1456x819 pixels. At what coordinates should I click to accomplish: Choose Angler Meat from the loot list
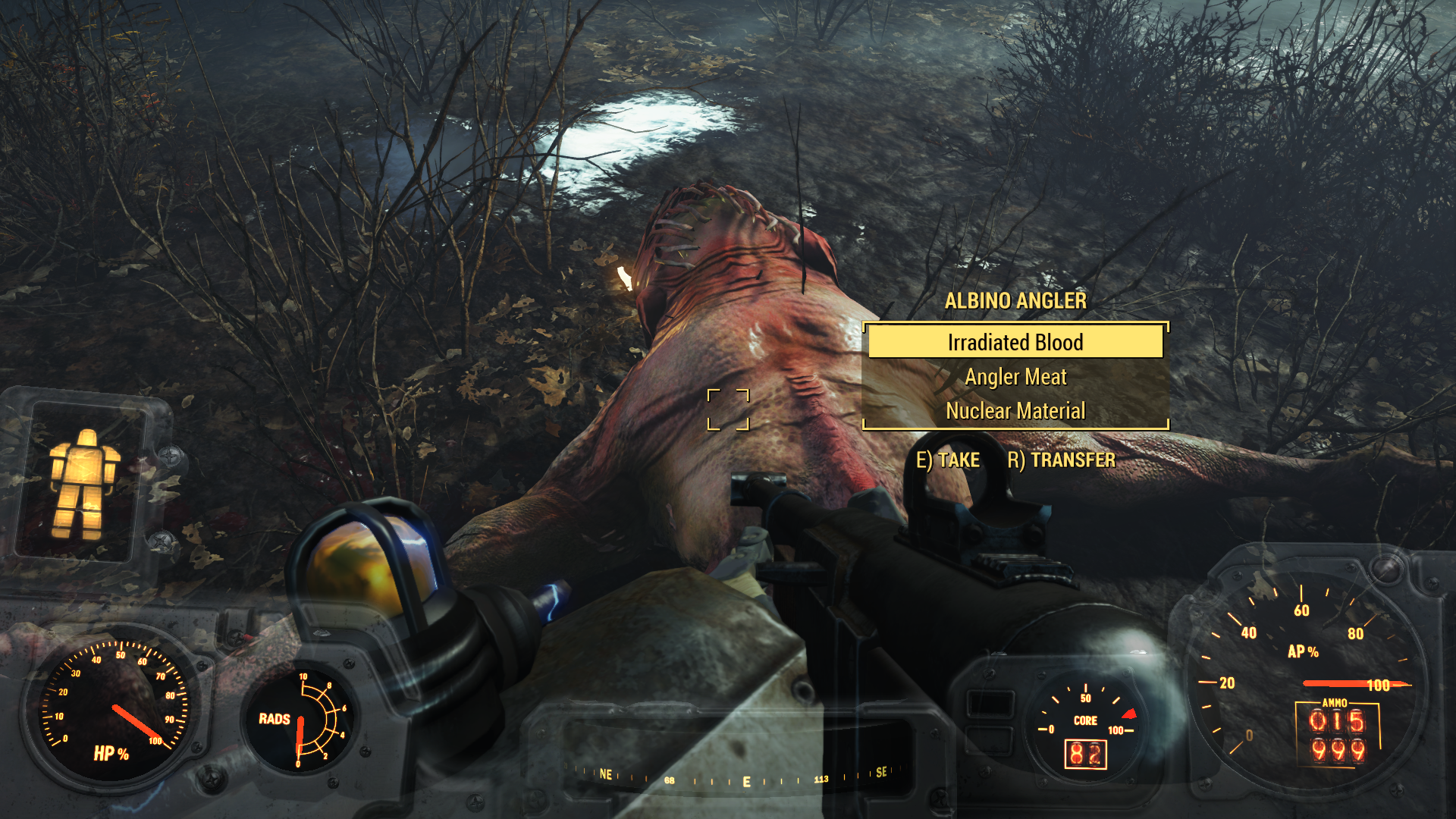coord(1015,377)
